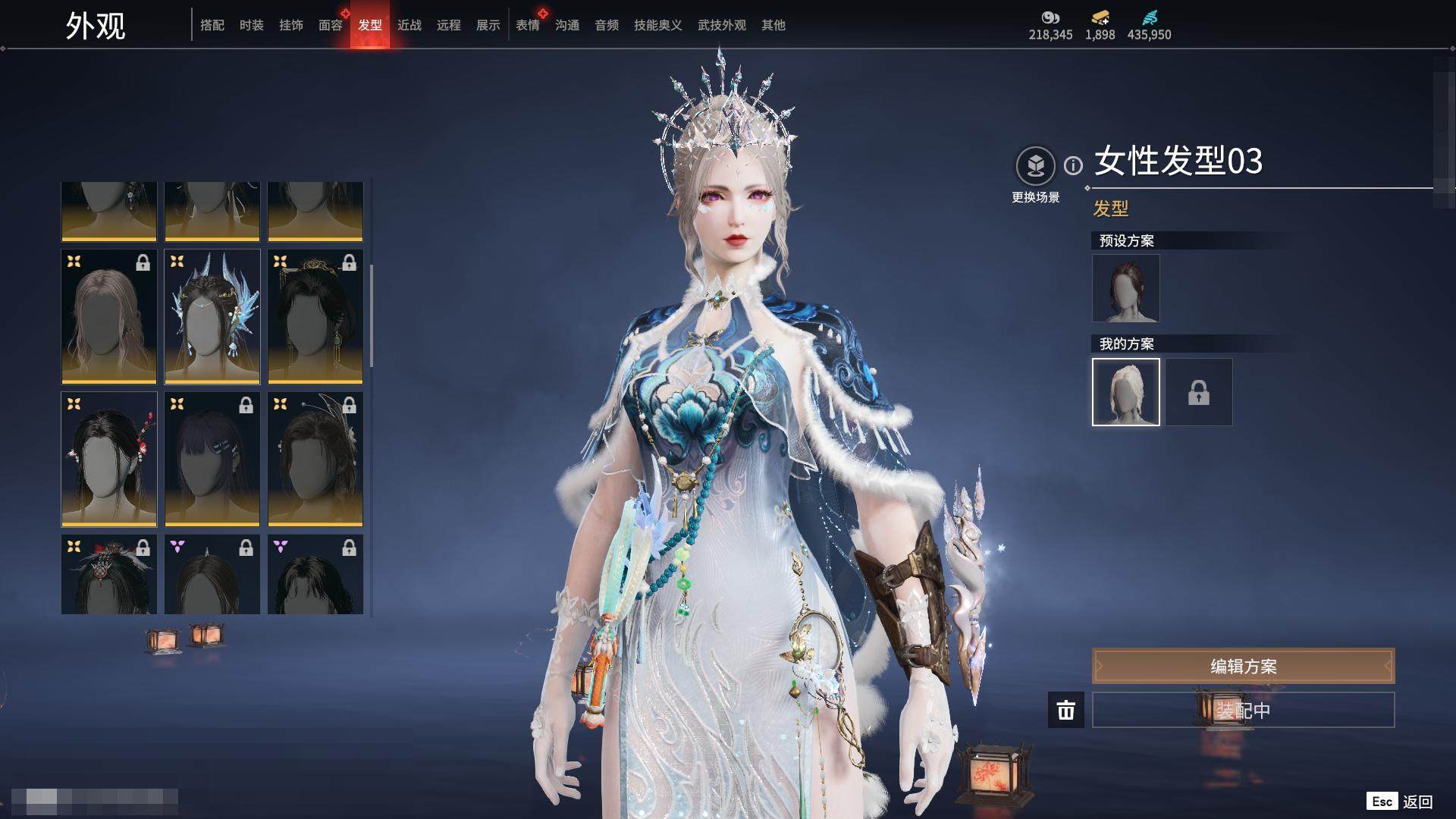
Task: Select the 技能奥义 tab
Action: pos(657,25)
